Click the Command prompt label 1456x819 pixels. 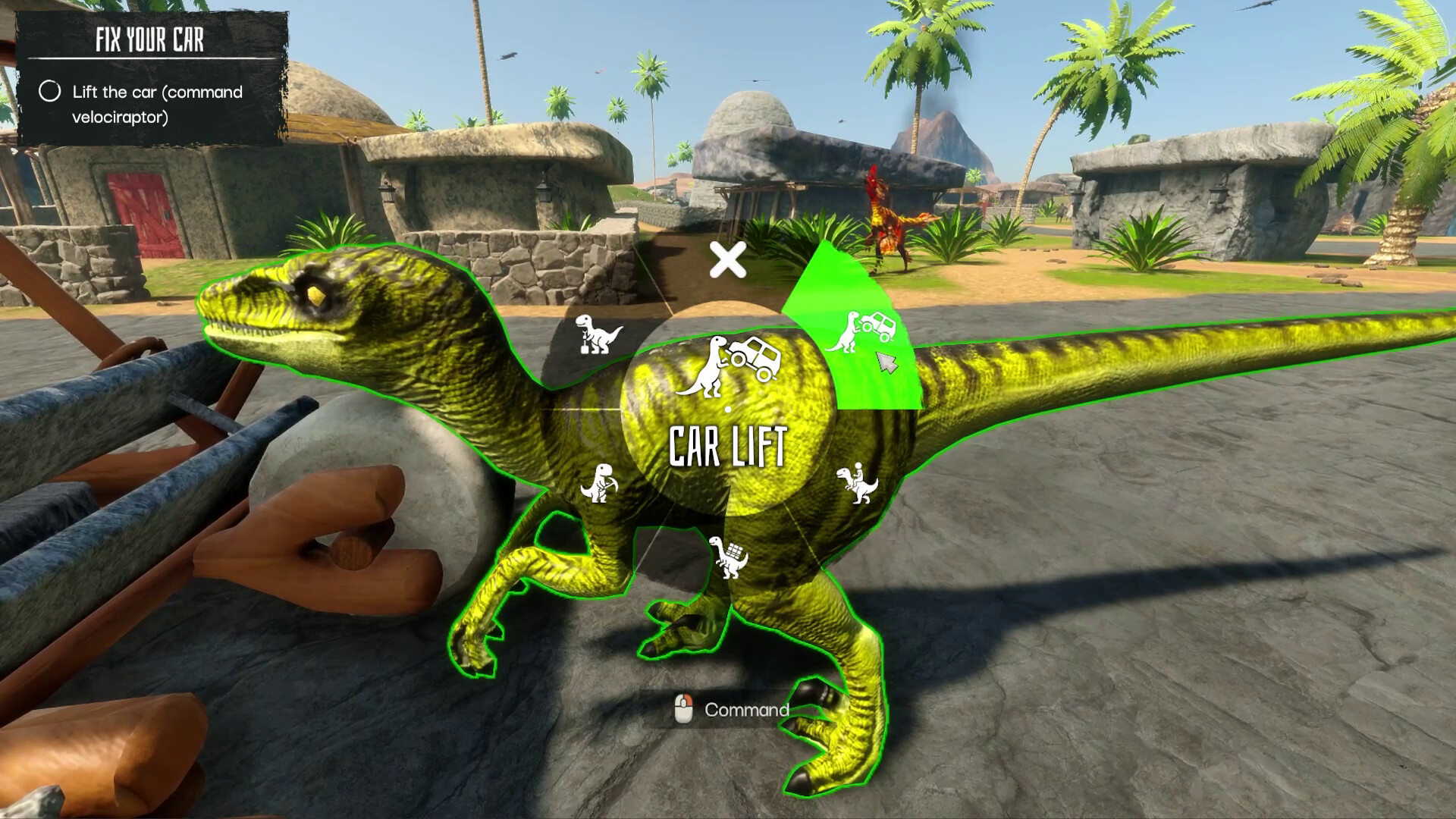coord(747,711)
